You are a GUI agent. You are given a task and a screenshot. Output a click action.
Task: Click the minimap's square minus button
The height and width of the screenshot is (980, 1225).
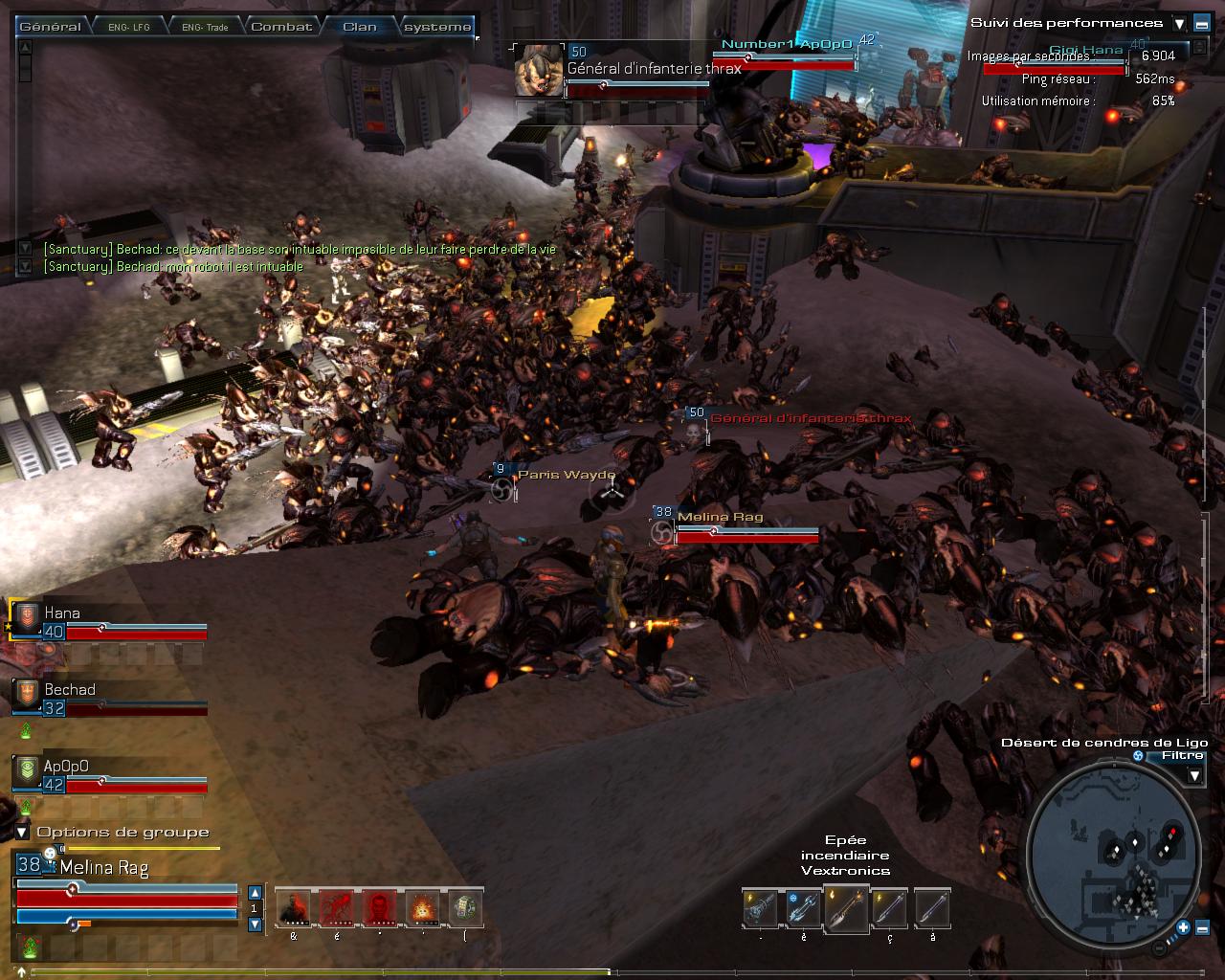[x=1202, y=926]
